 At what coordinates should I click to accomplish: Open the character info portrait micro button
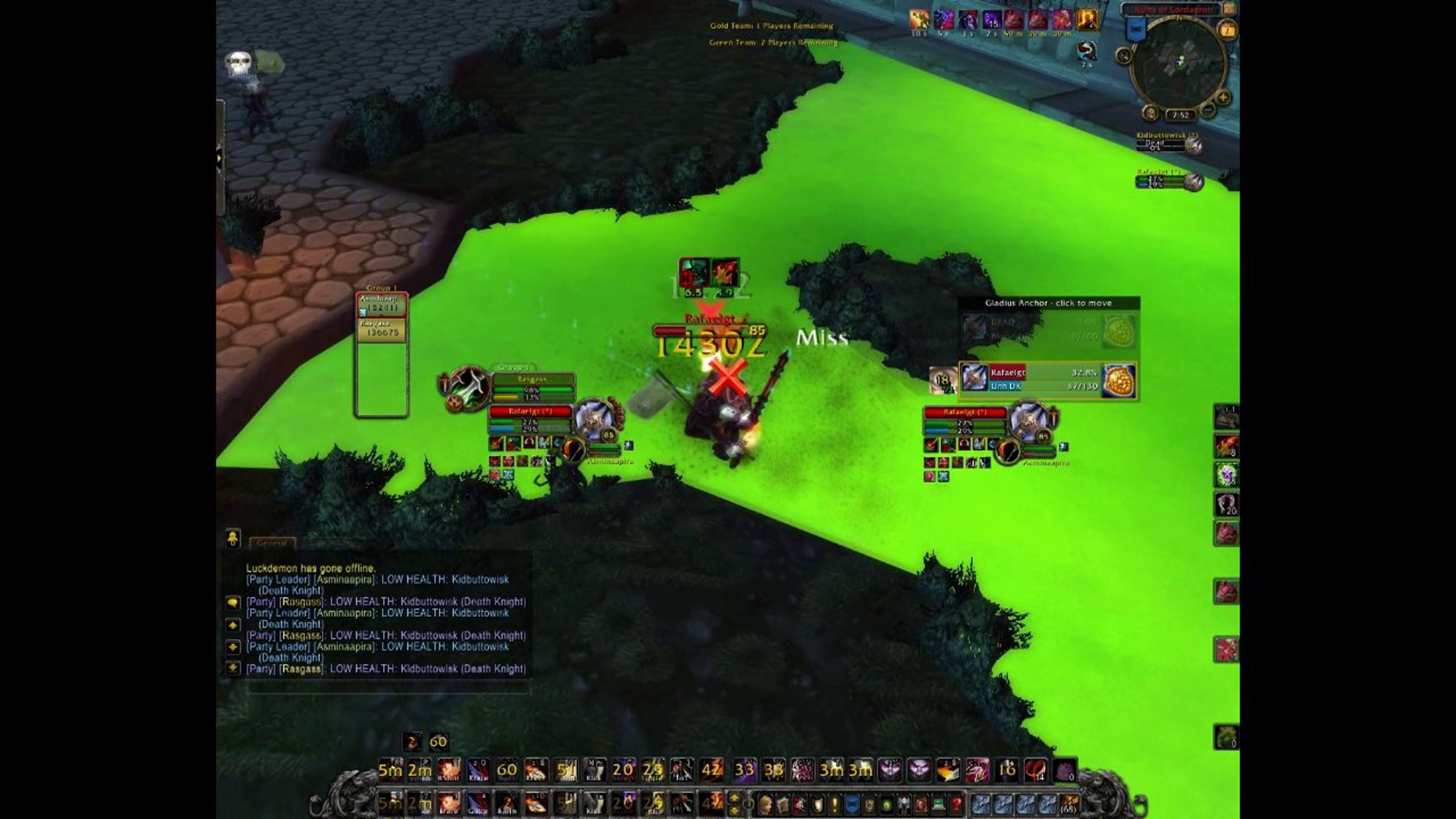766,805
